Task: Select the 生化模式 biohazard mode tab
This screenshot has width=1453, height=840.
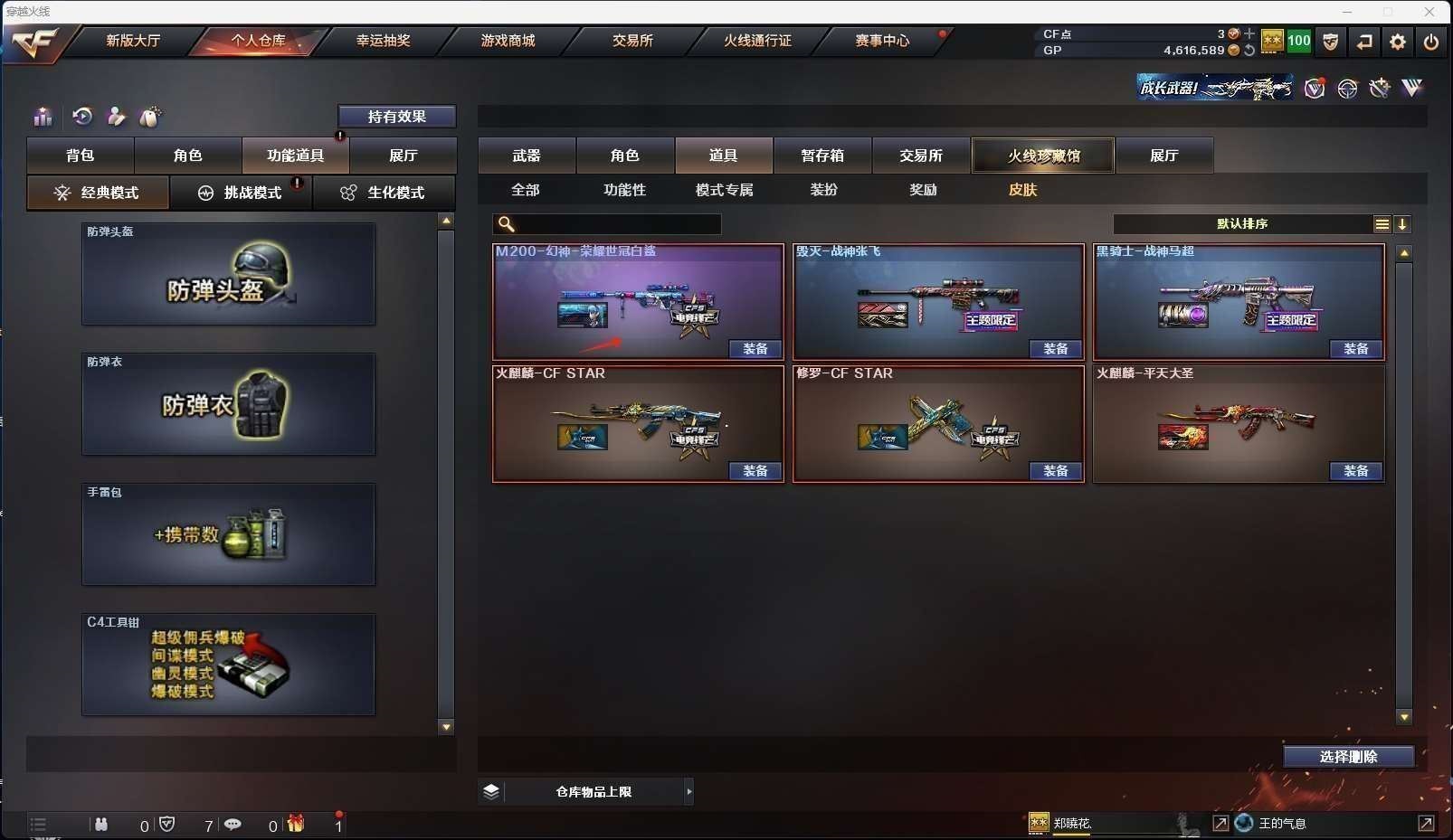Action: [384, 193]
